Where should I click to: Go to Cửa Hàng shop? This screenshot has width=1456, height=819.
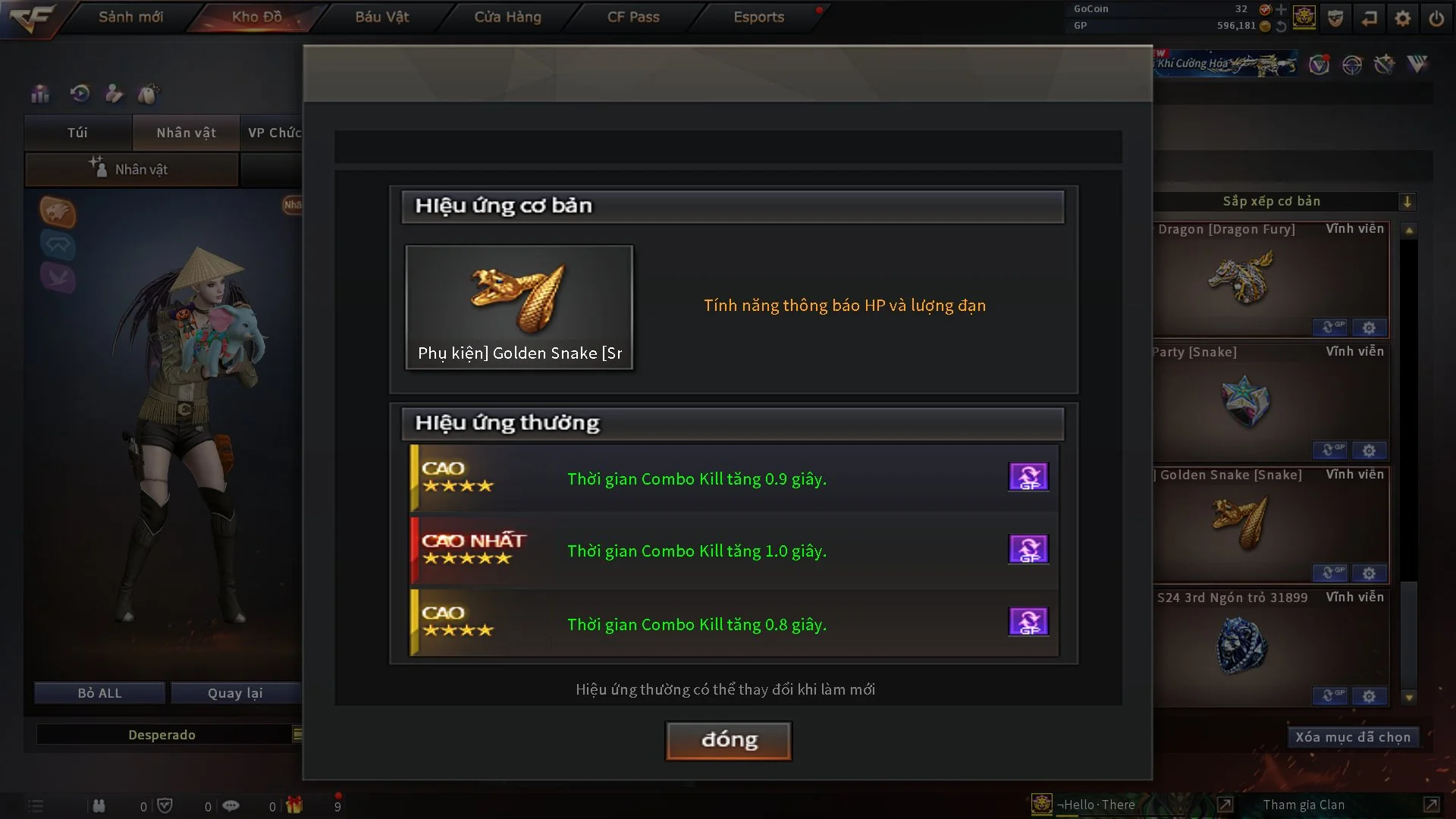507,17
